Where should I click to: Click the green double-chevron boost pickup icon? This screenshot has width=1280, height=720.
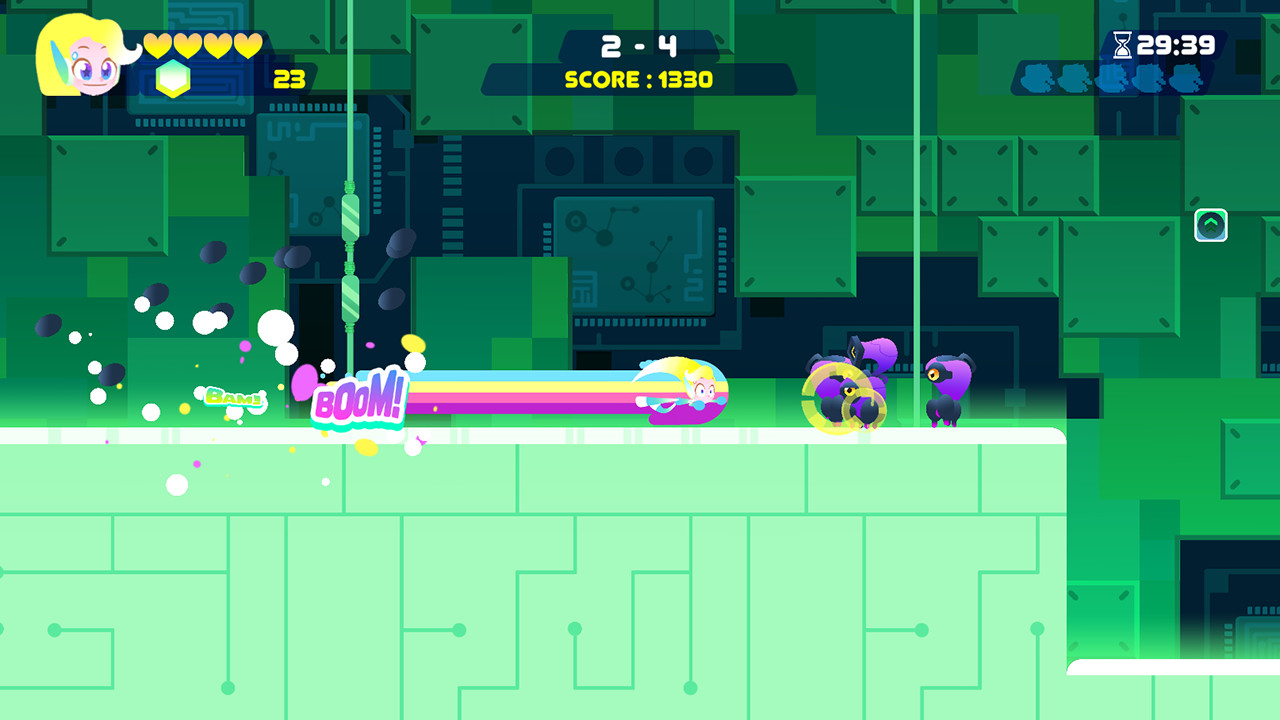click(x=1210, y=225)
